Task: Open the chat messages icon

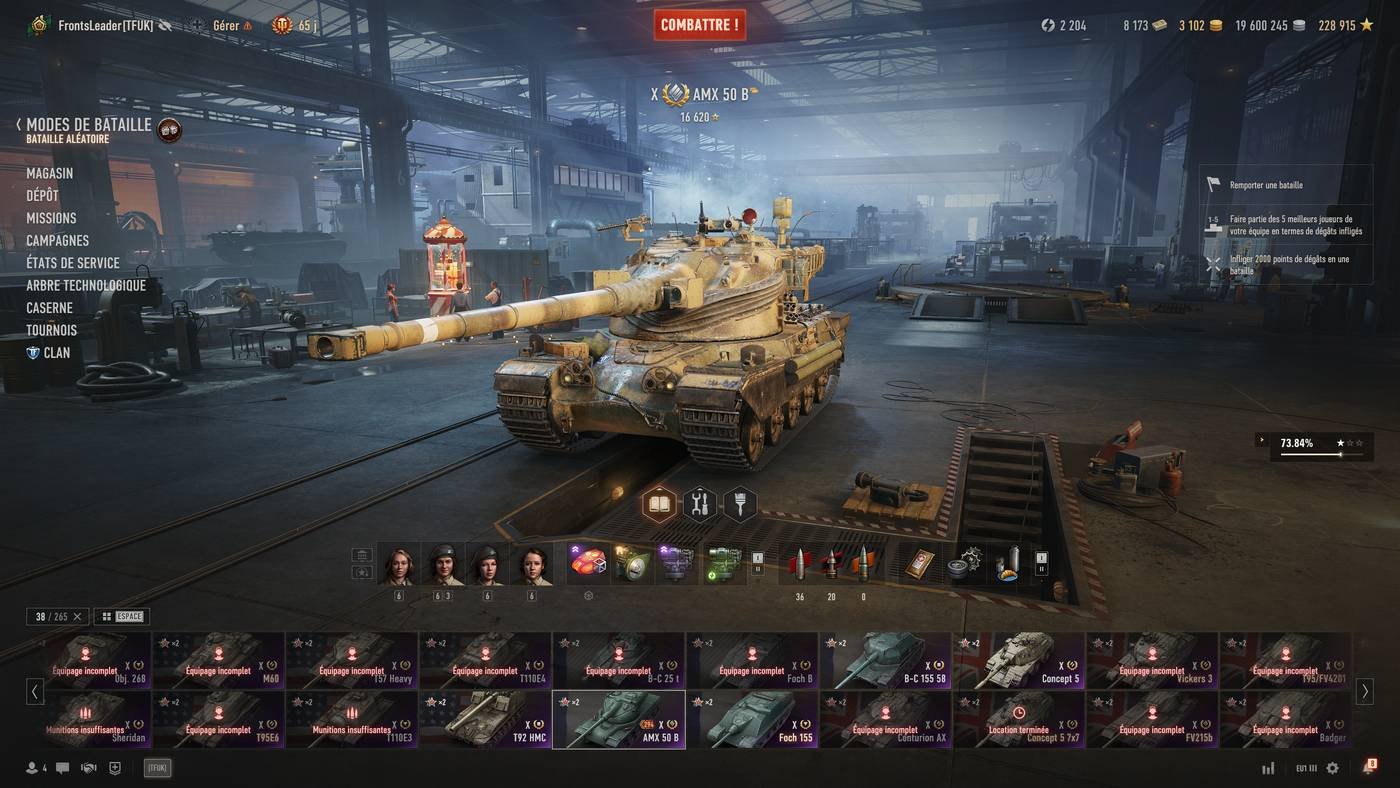Action: pyautogui.click(x=62, y=768)
